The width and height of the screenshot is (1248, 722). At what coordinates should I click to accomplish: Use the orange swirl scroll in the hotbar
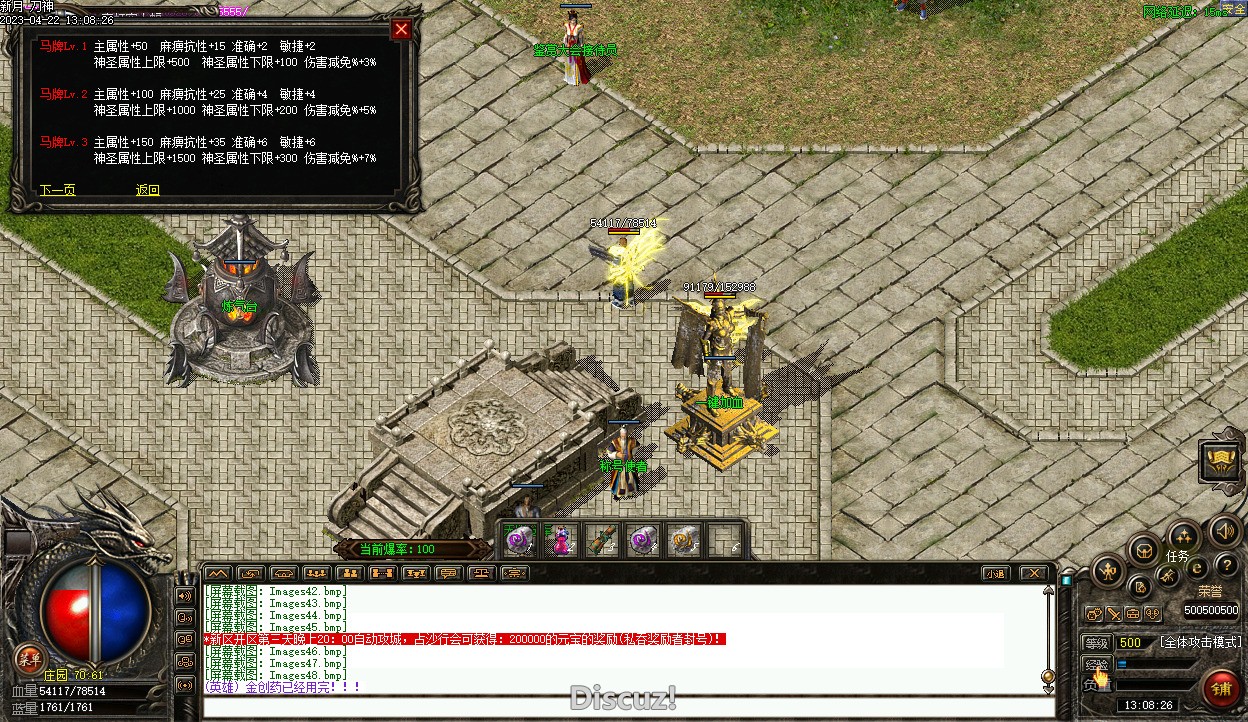coord(684,541)
